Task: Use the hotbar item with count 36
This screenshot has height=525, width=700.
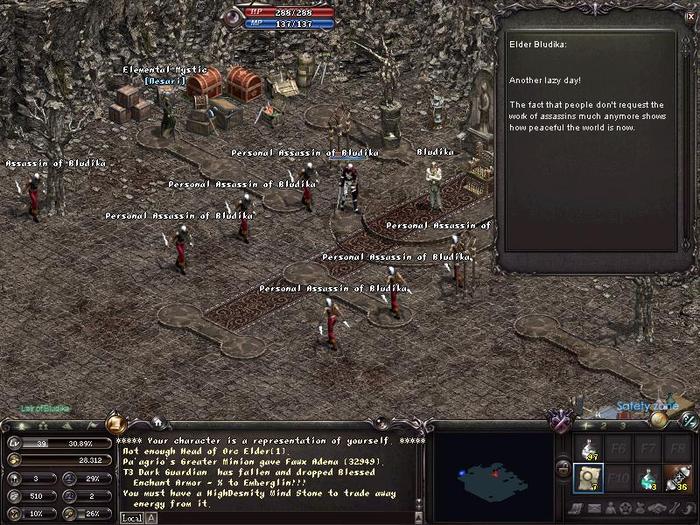Action: (680, 479)
